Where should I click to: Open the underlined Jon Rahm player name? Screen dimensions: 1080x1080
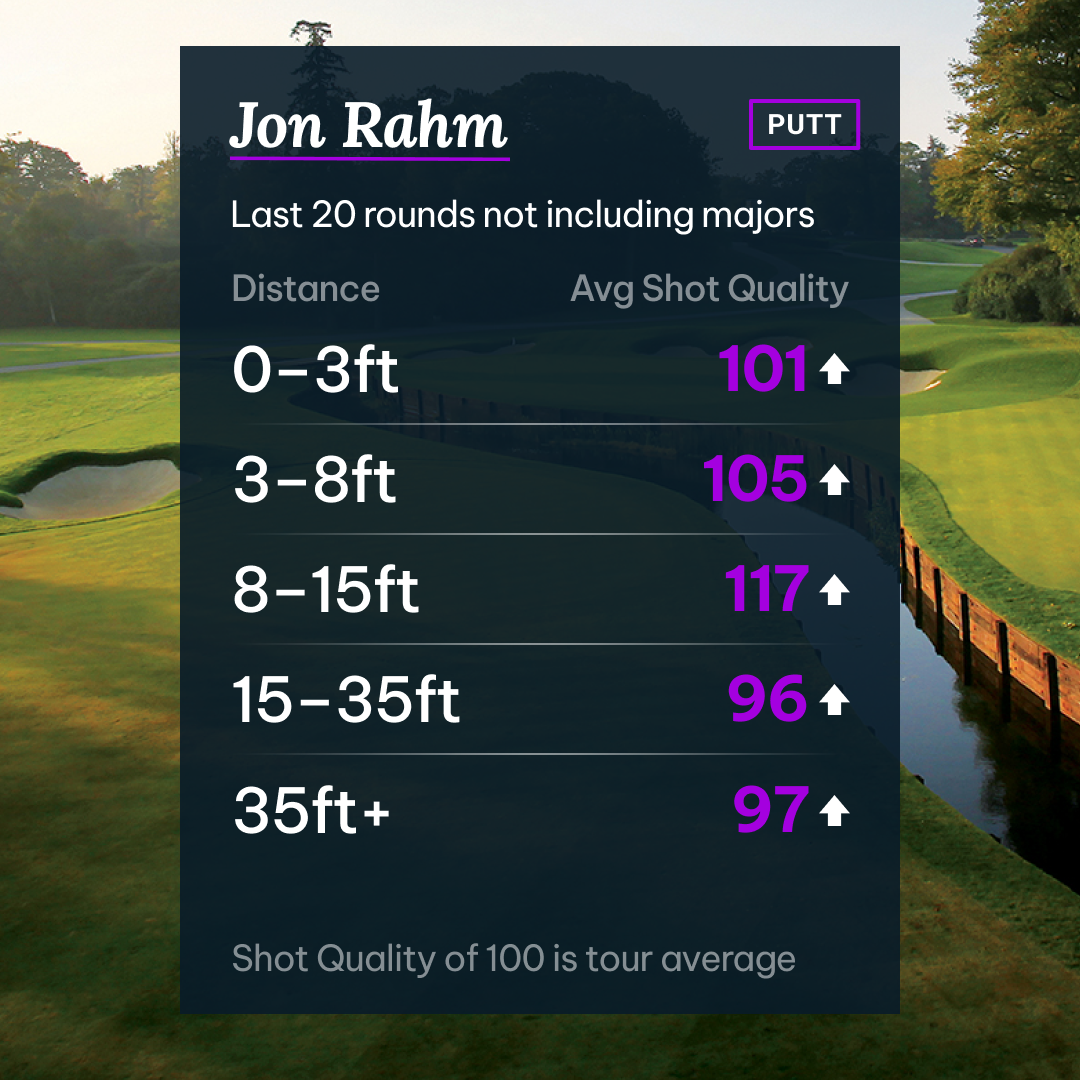(368, 128)
